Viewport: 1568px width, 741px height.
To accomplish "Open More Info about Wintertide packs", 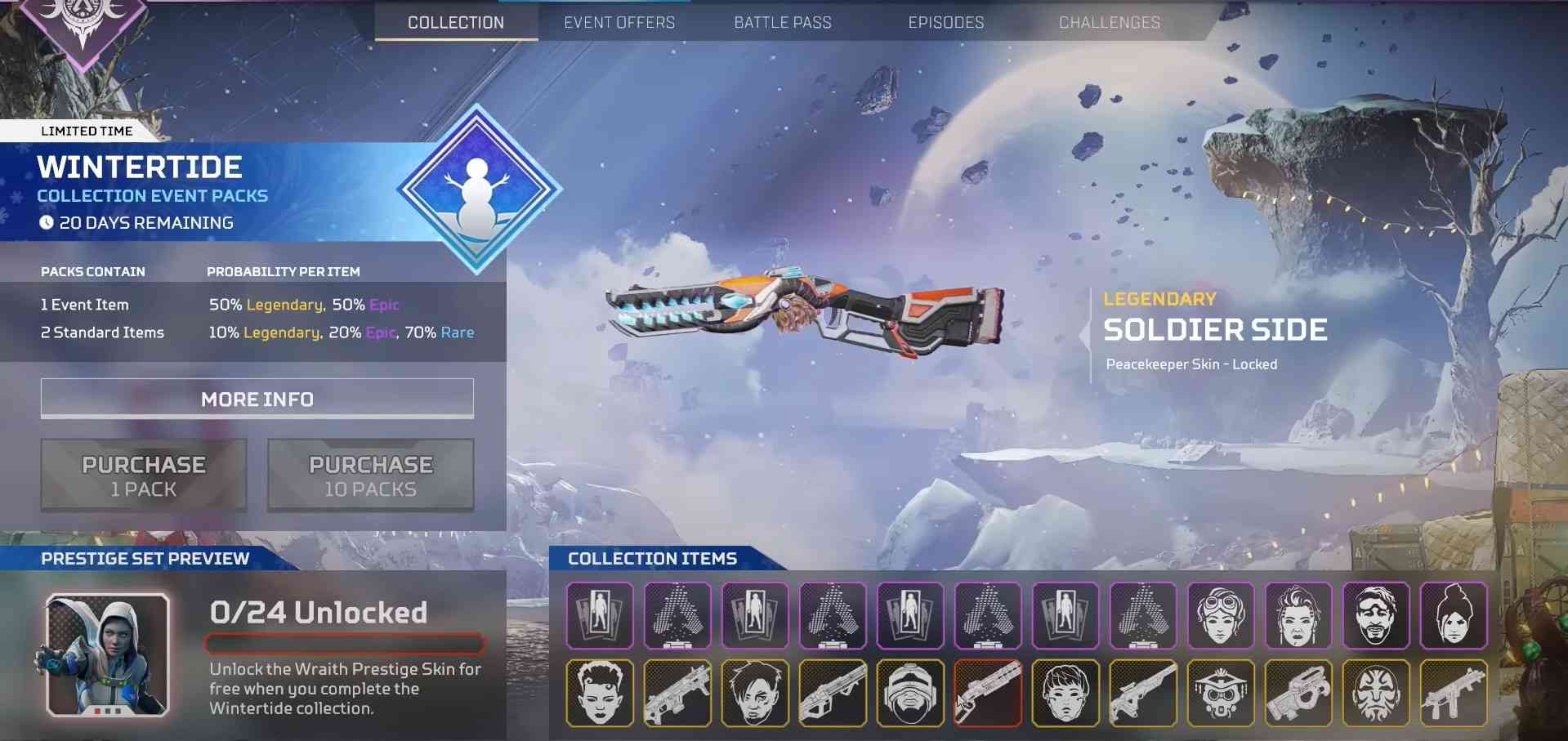I will 257,399.
